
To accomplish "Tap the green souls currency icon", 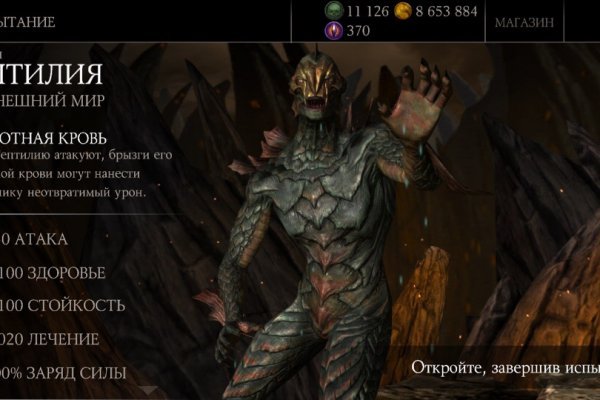I will click(x=332, y=11).
